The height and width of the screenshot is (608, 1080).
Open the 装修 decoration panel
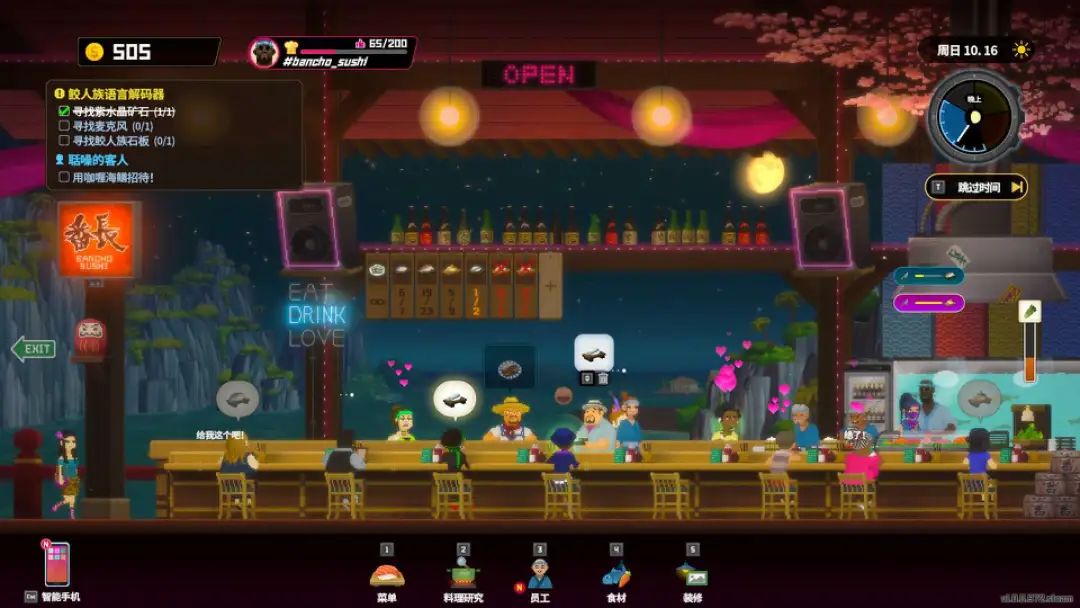(x=692, y=575)
